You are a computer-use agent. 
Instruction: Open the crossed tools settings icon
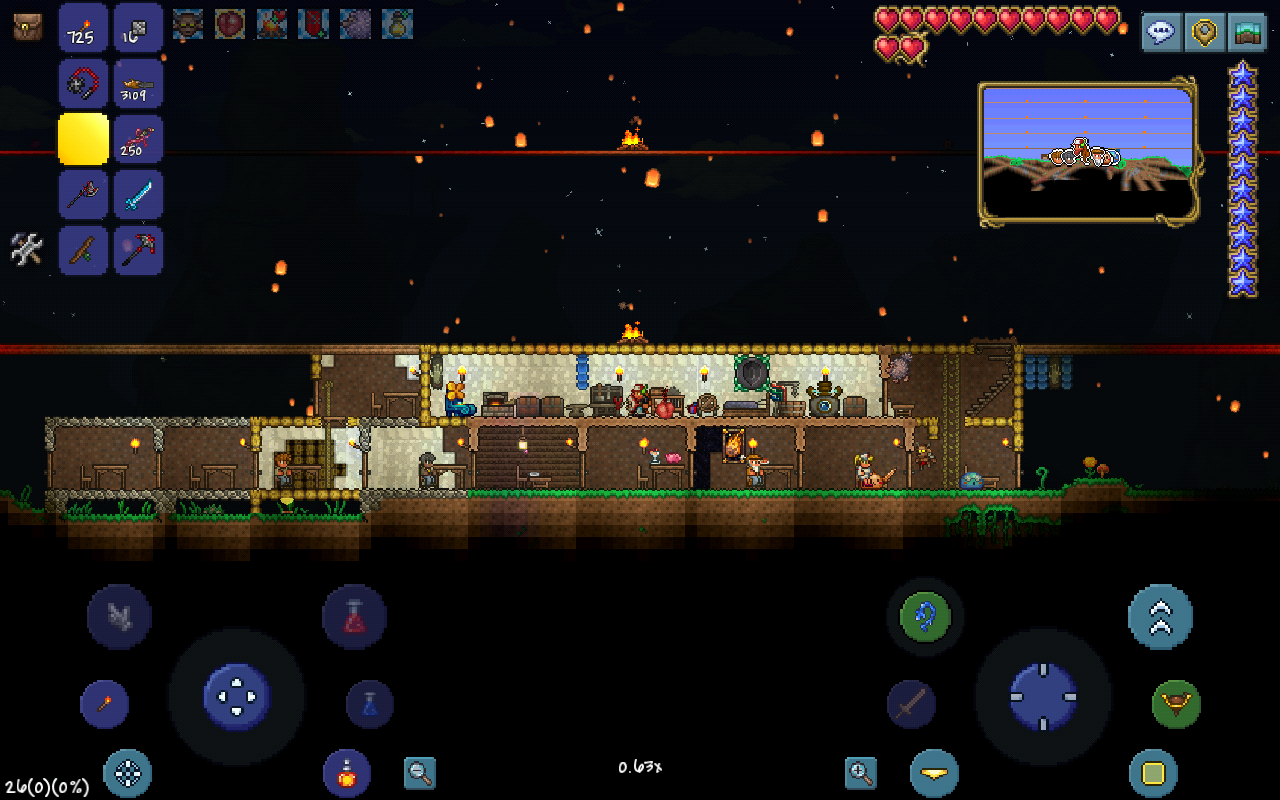27,249
